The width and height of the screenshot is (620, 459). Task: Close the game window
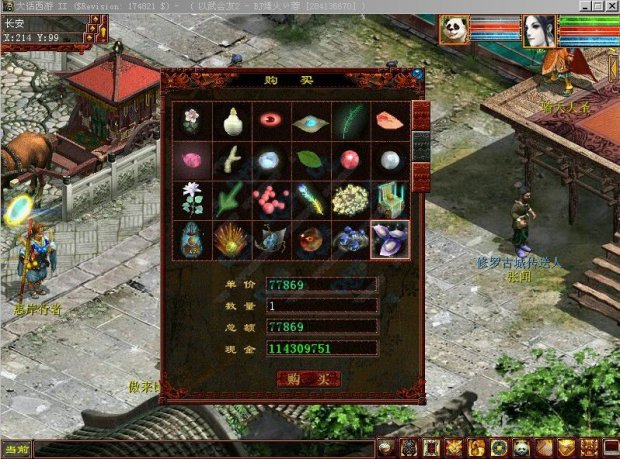[x=611, y=6]
